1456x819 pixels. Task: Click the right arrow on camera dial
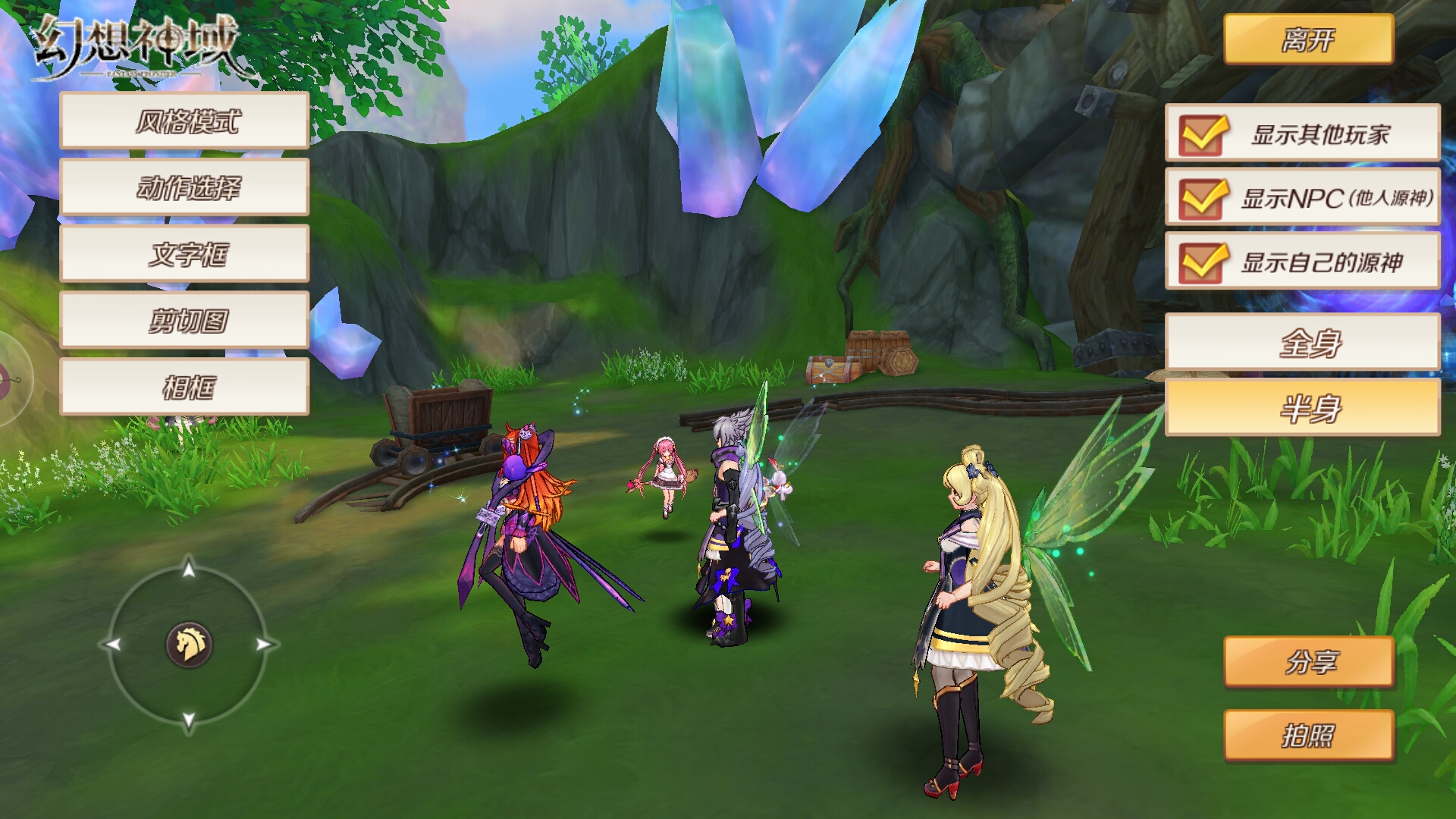tap(264, 645)
